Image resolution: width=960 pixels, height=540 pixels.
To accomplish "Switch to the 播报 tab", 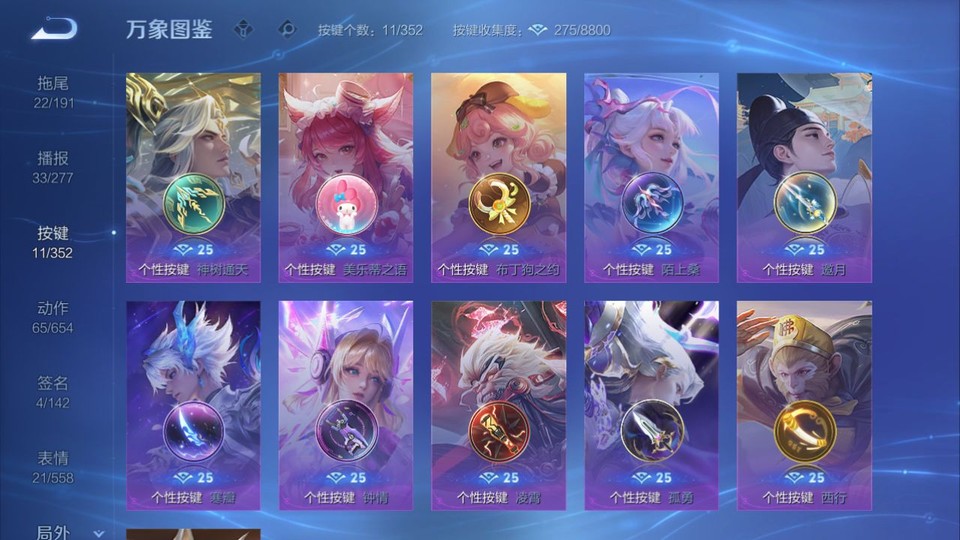I will tap(54, 167).
